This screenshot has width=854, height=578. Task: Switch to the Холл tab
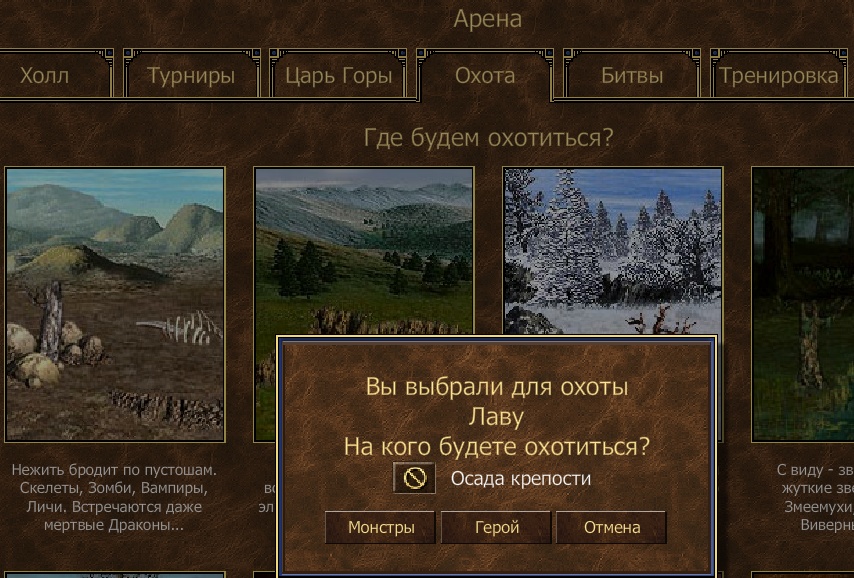point(45,76)
